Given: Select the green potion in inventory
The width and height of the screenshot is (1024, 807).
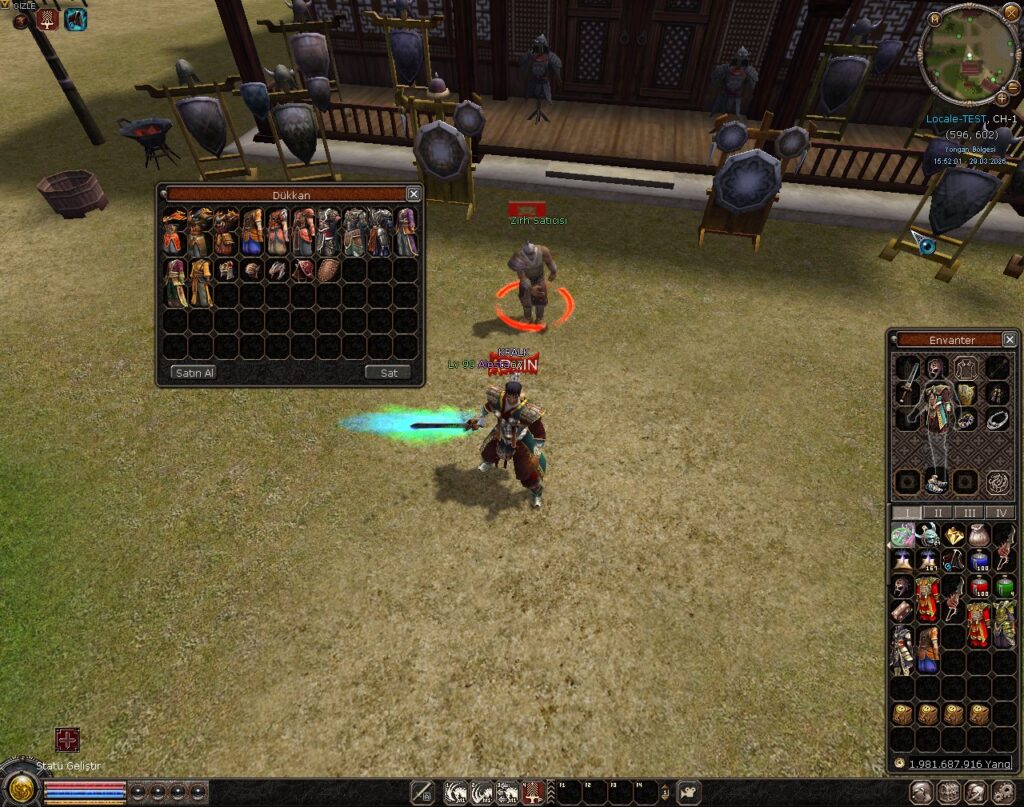Looking at the screenshot, I should (1003, 586).
